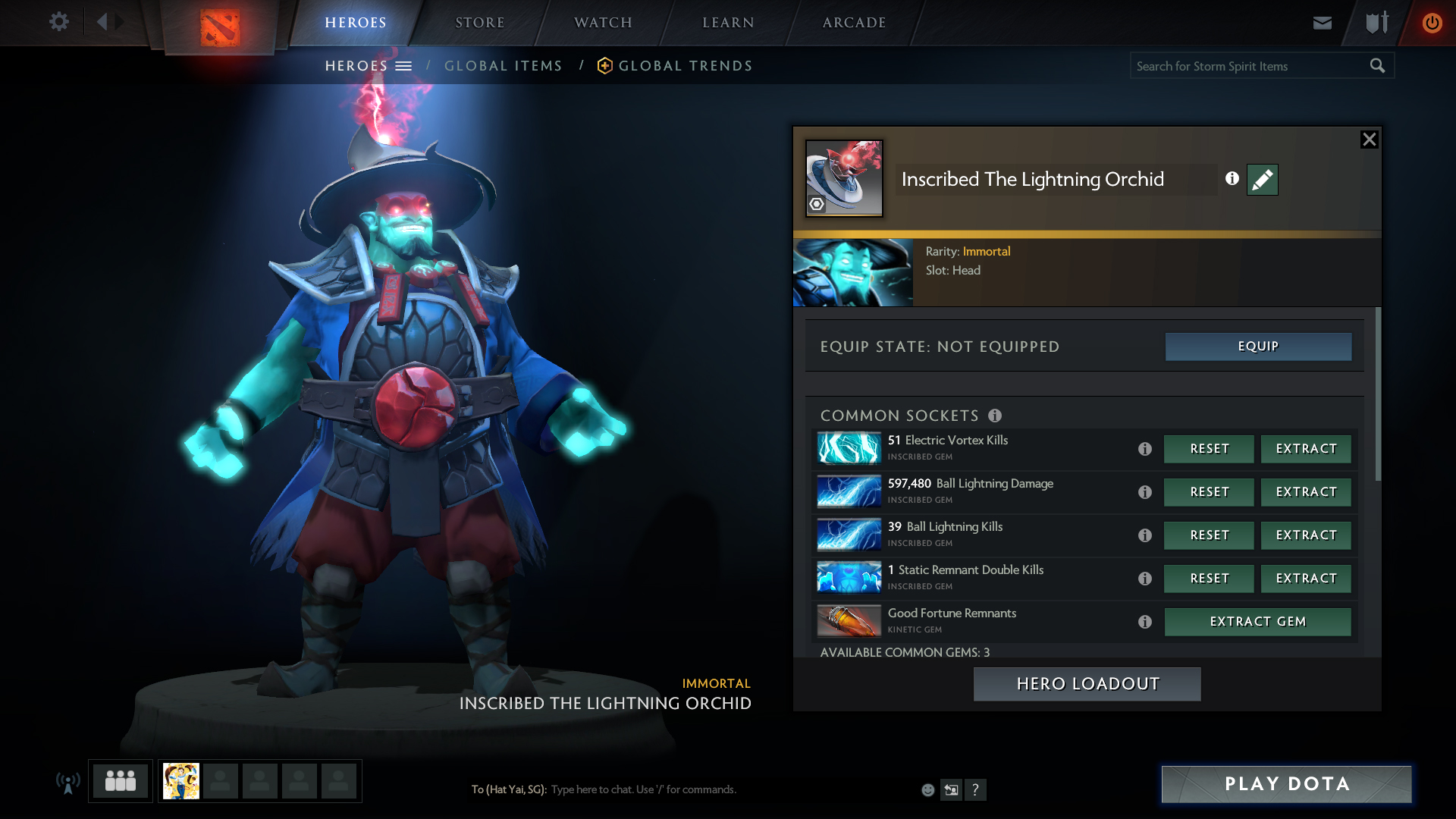Close the Lightning Orchid item panel
1456x819 pixels.
coord(1369,140)
